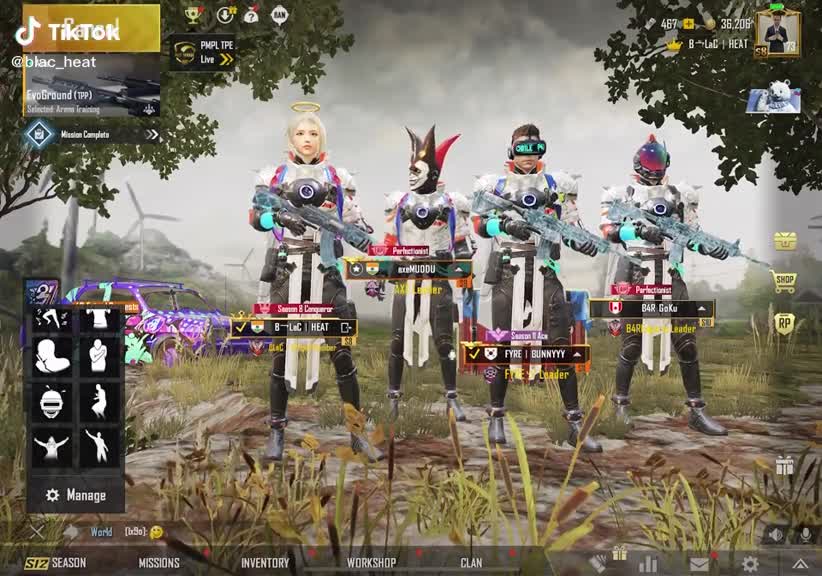This screenshot has height=576, width=822.
Task: Go to the Inventory screen
Action: (265, 563)
